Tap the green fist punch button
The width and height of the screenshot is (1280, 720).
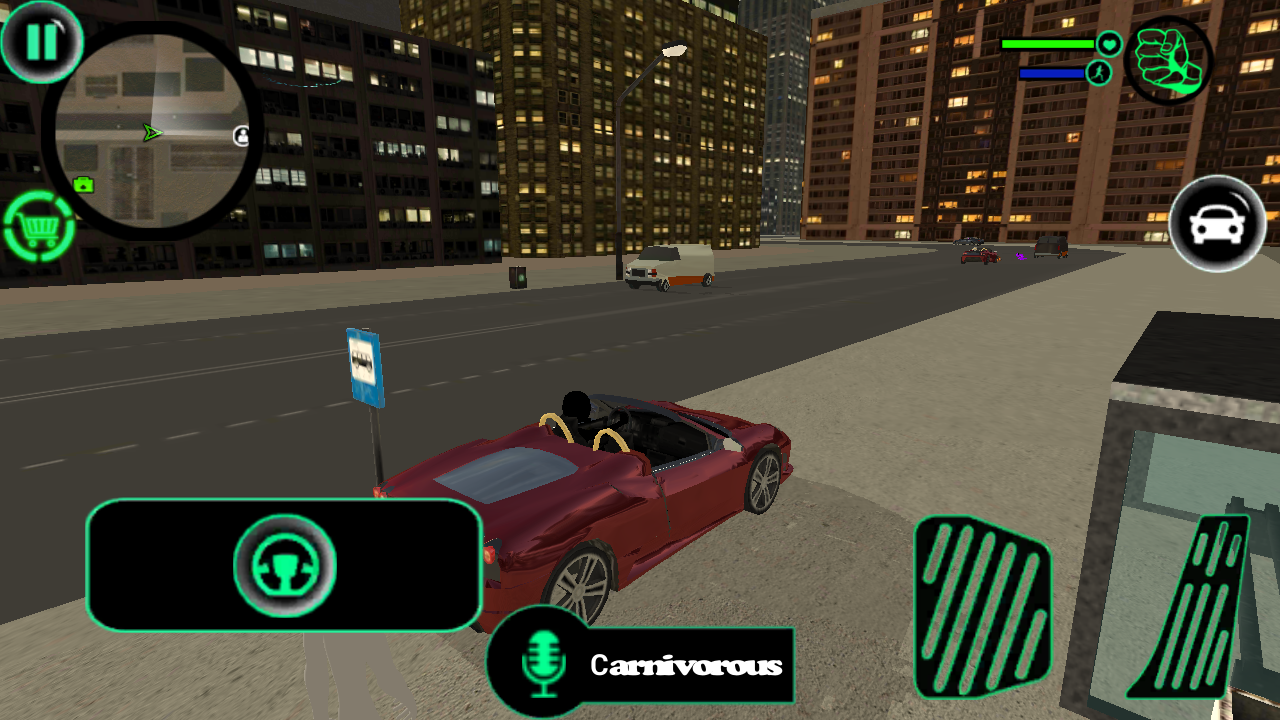click(x=1168, y=60)
